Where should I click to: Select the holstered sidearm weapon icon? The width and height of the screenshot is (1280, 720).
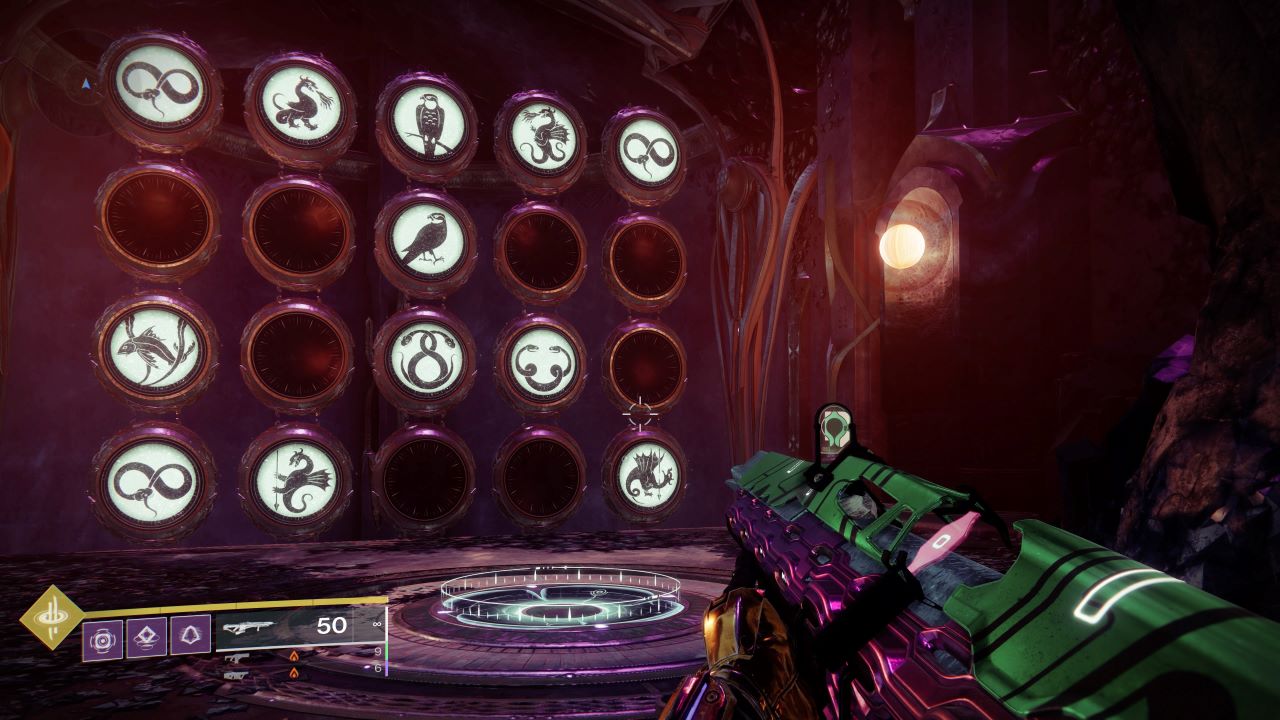click(x=237, y=658)
